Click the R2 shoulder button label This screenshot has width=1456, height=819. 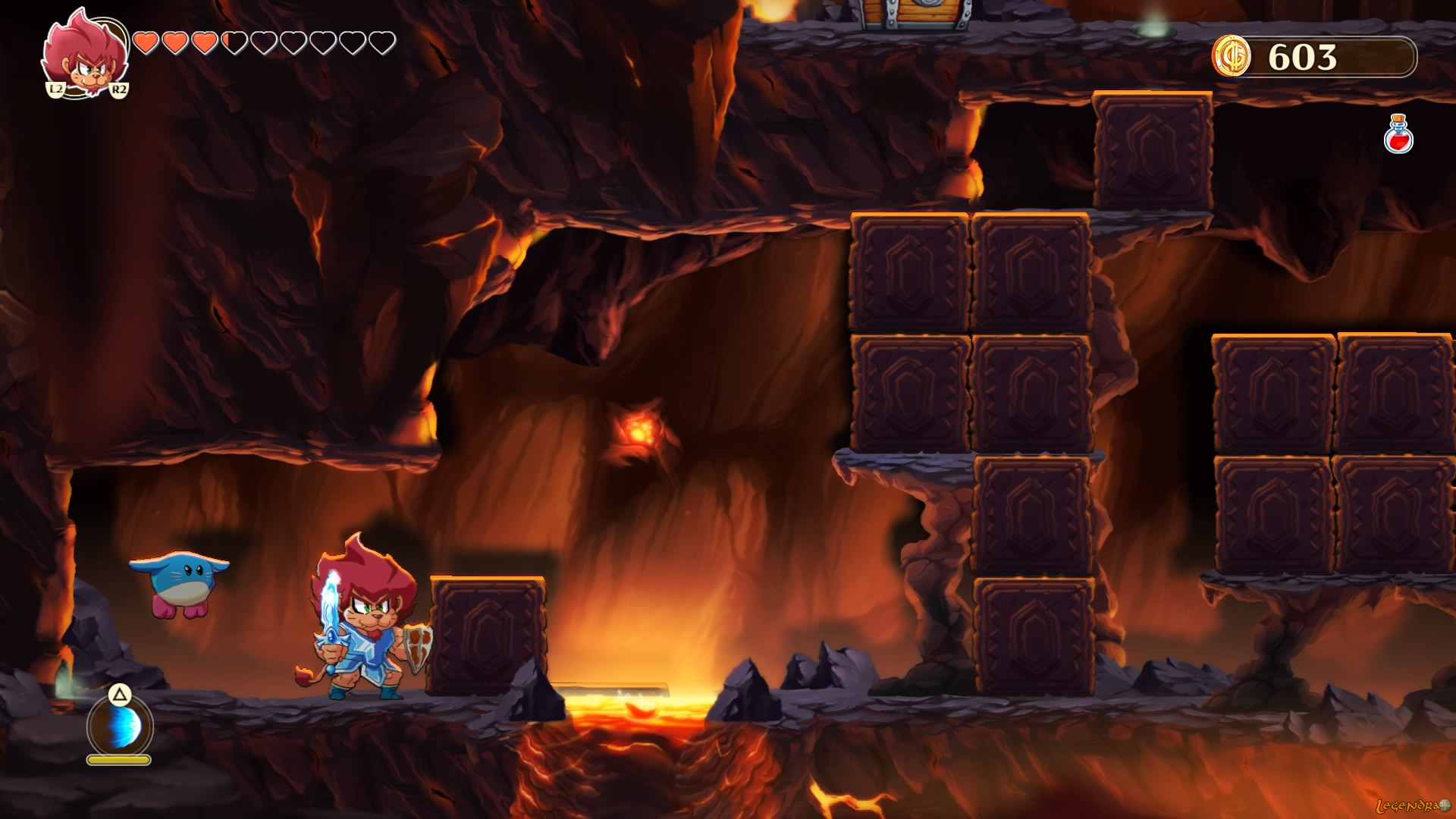[120, 89]
